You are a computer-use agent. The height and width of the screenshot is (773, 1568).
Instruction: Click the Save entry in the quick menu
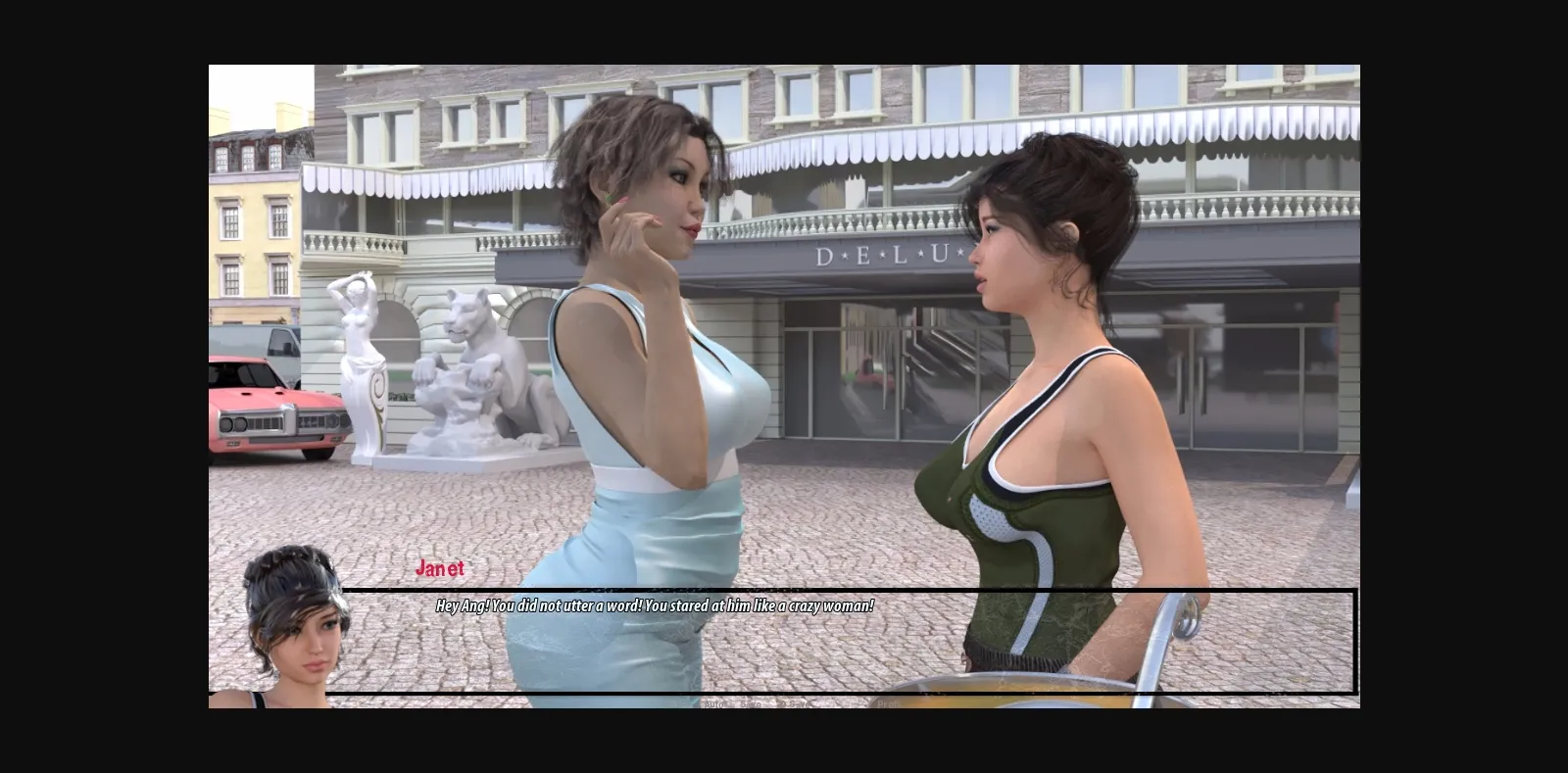(x=752, y=702)
